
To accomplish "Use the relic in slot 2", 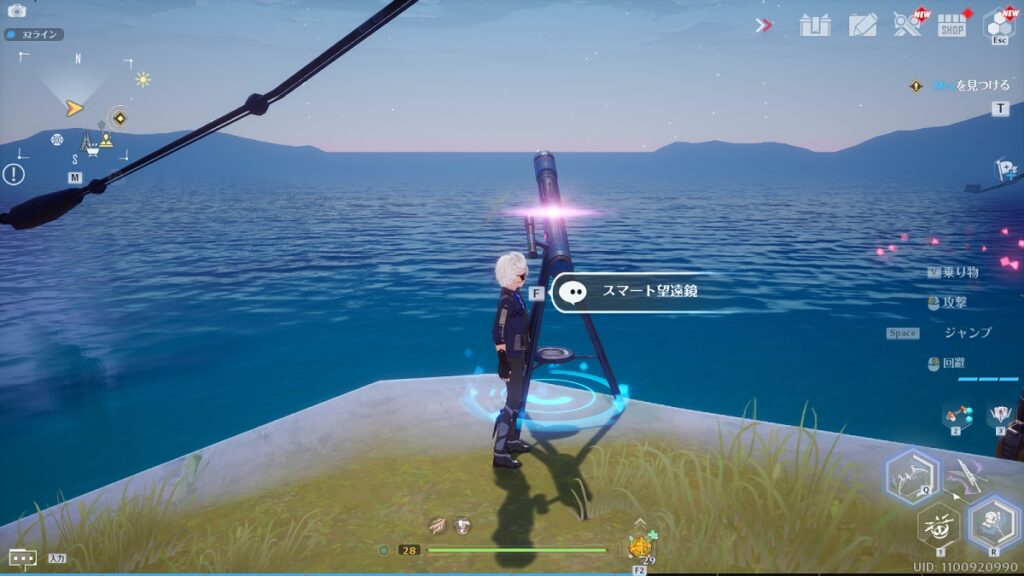I will pyautogui.click(x=957, y=415).
